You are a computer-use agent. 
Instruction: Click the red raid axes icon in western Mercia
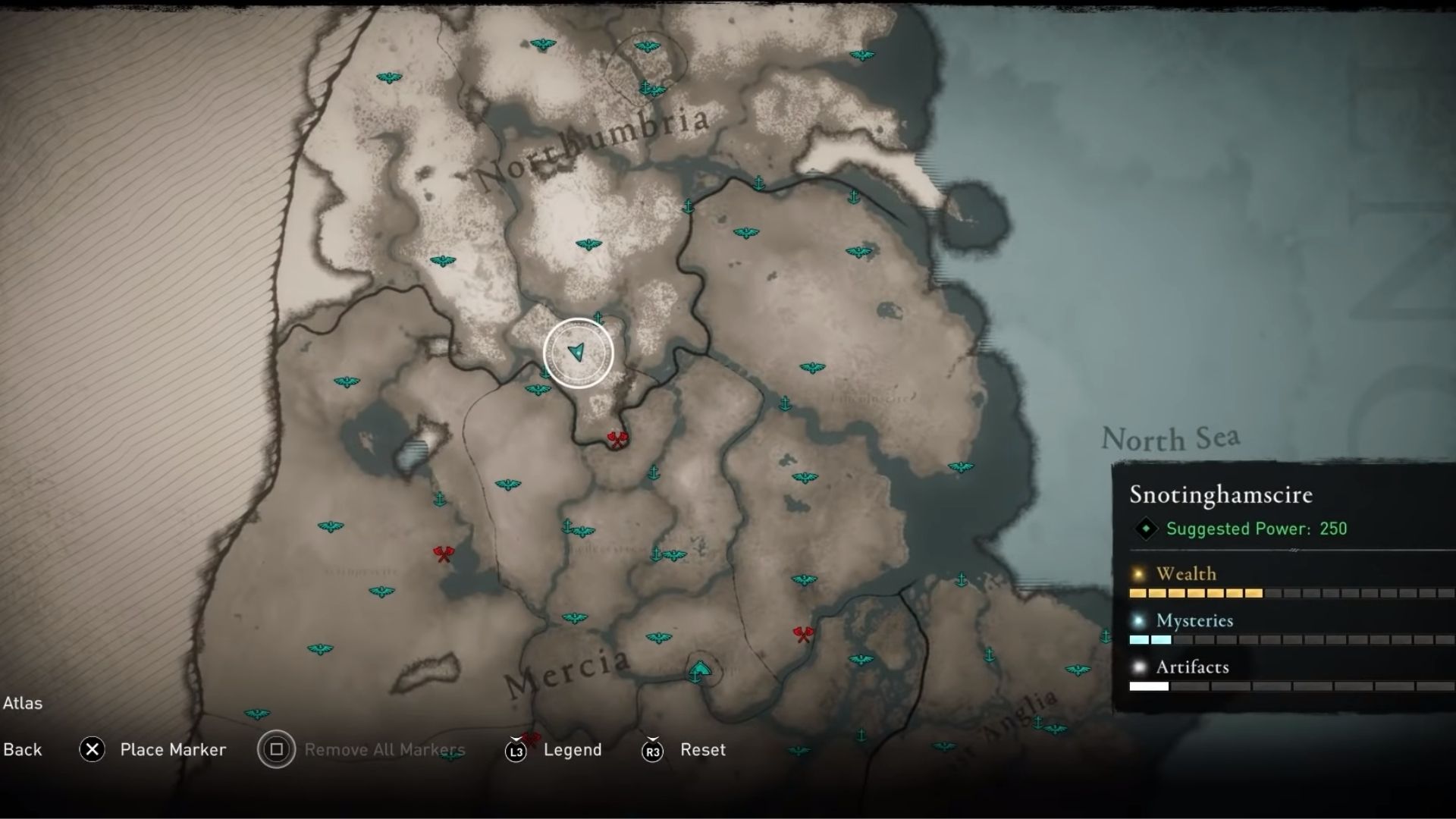coord(442,554)
